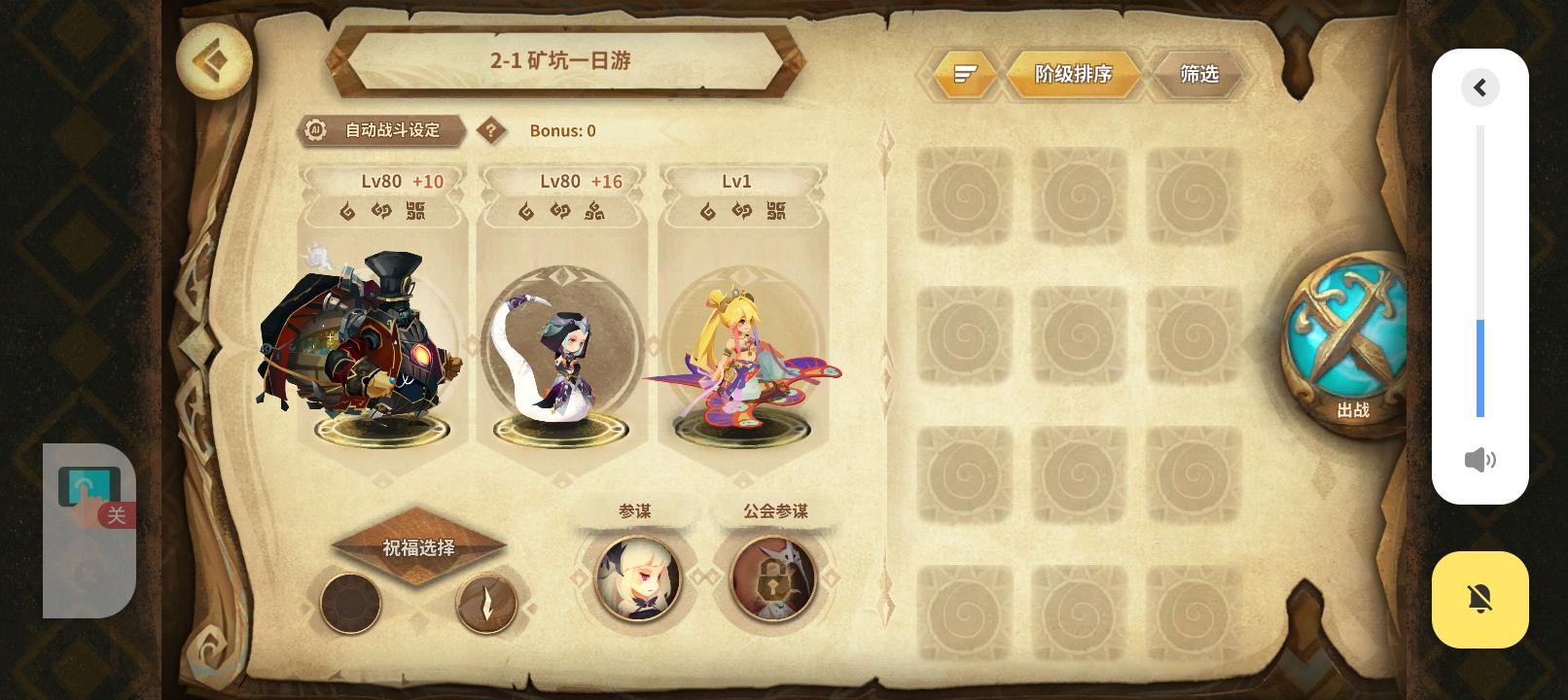Open the locked 公会参谋 guild advisor slot
Screen dimensions: 1568x700
(x=773, y=578)
